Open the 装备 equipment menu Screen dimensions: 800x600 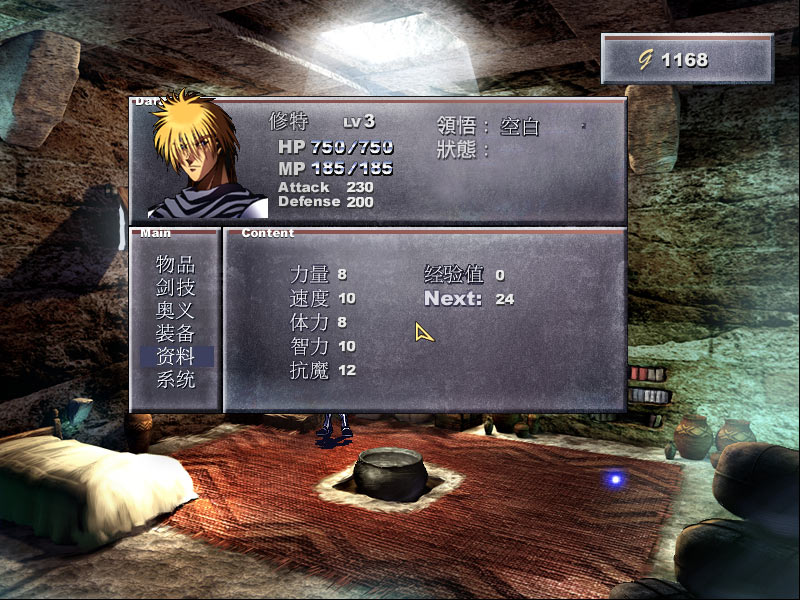pyautogui.click(x=175, y=334)
